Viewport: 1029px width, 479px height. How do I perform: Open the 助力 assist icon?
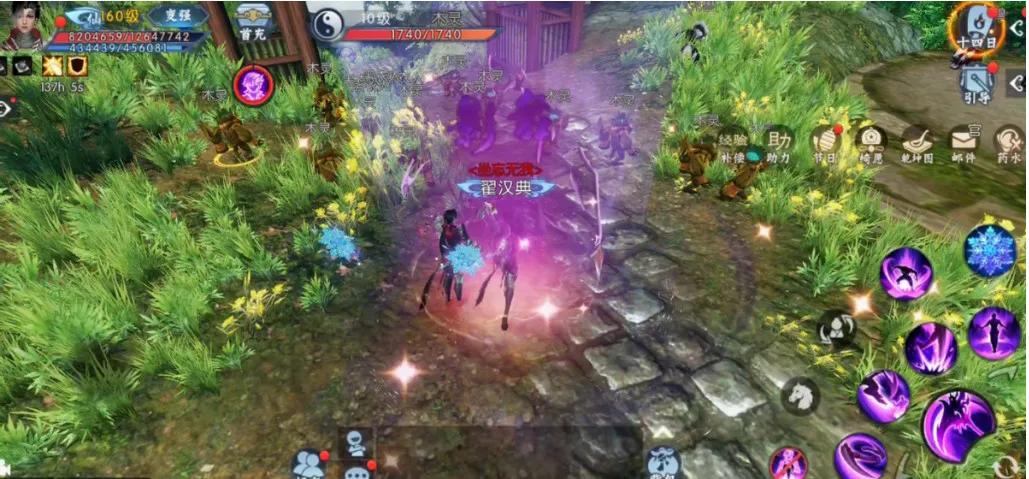coord(779,144)
